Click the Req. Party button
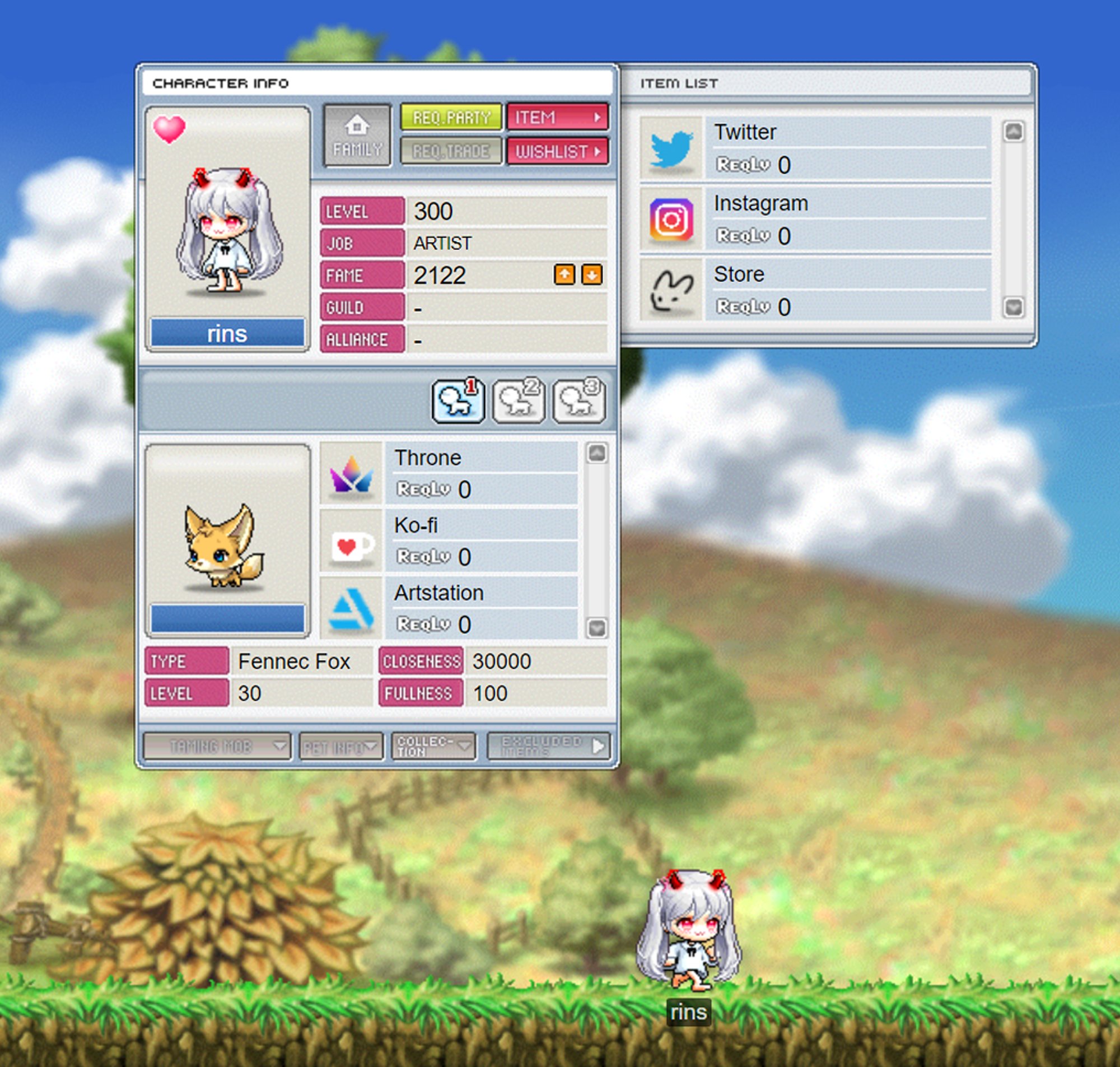Viewport: 1120px width, 1067px height. 451,117
